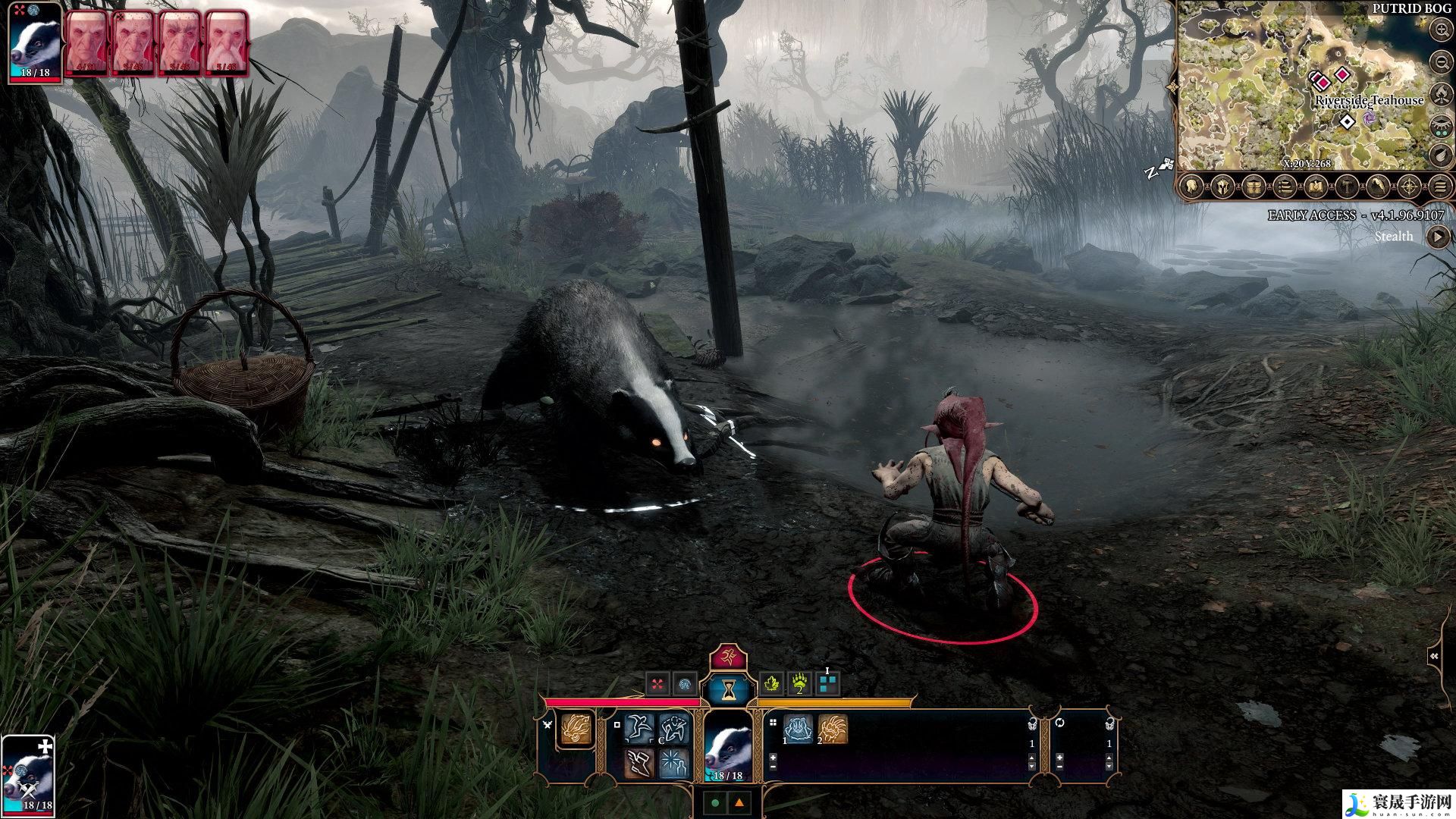The image size is (1456, 819).
Task: Zoom in on the minimap
Action: coord(1441,30)
